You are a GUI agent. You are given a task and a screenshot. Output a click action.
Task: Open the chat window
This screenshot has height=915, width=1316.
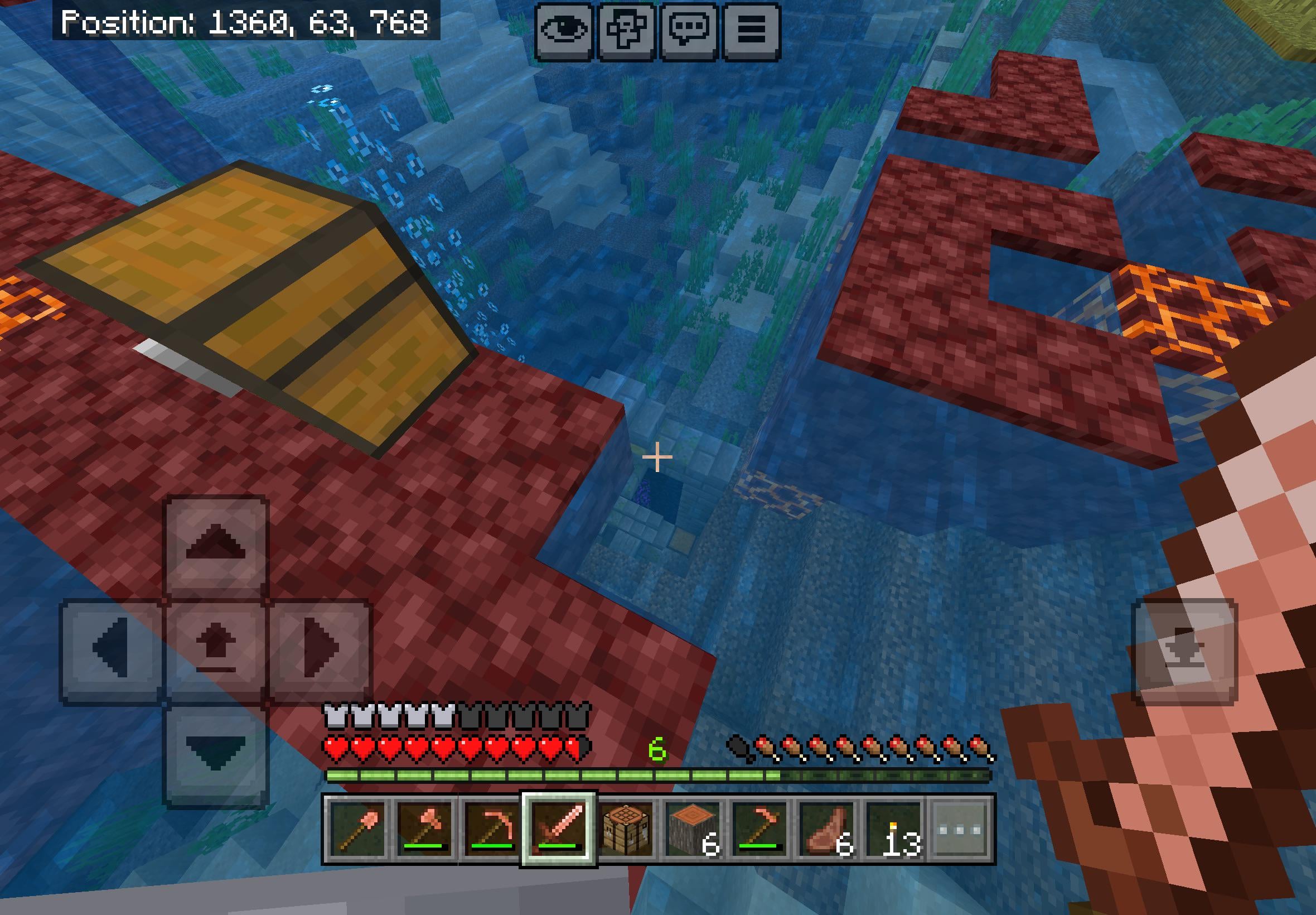pos(689,31)
